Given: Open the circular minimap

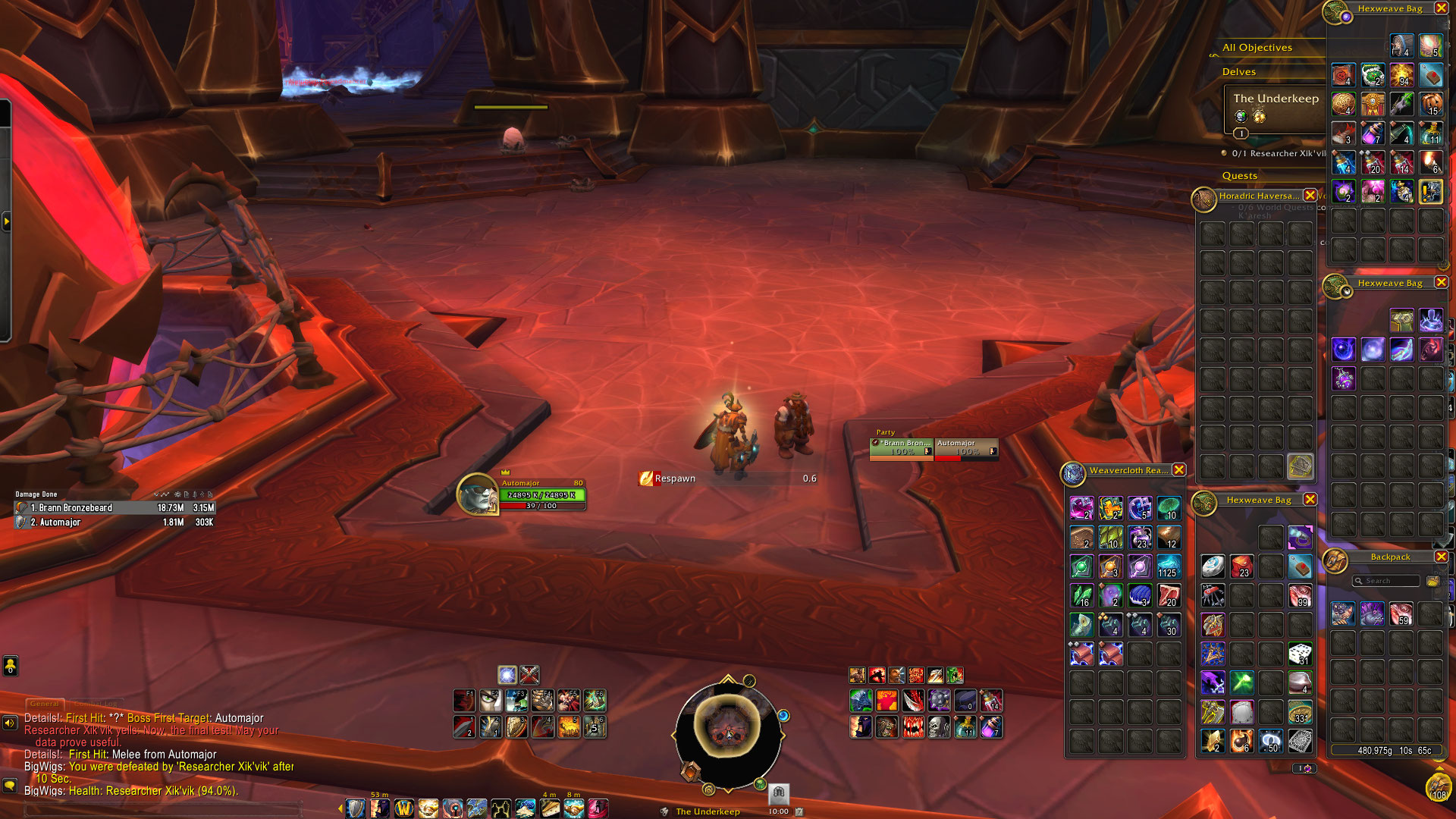Looking at the screenshot, I should (728, 730).
